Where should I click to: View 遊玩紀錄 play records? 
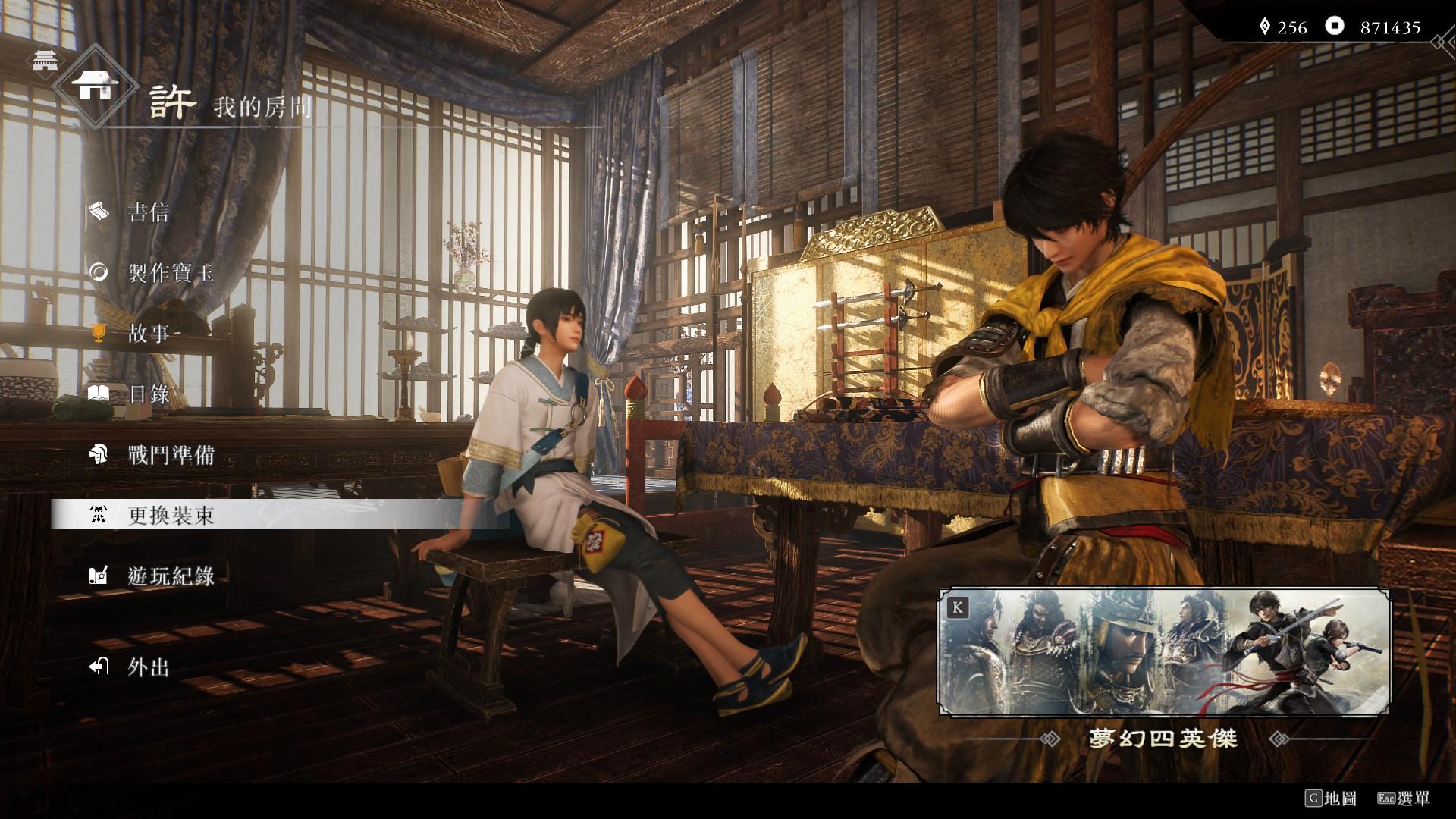(171, 576)
